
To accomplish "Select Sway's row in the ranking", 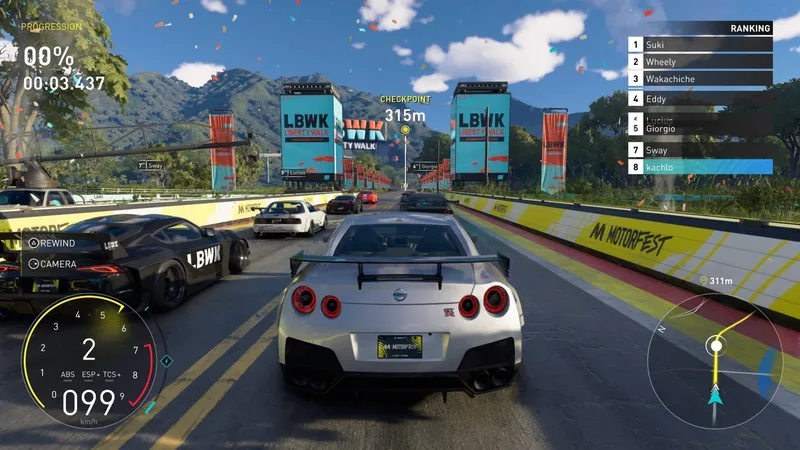I will [700, 150].
